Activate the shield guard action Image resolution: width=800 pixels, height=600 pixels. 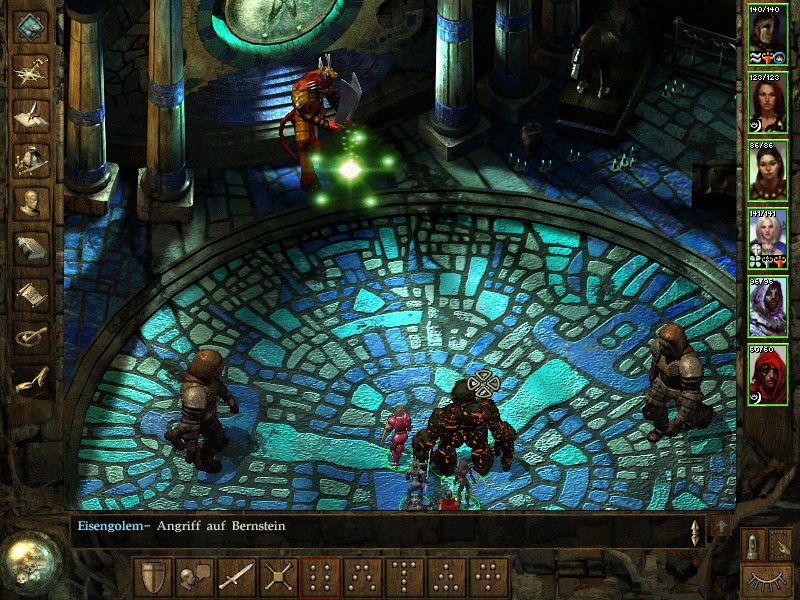[x=152, y=578]
